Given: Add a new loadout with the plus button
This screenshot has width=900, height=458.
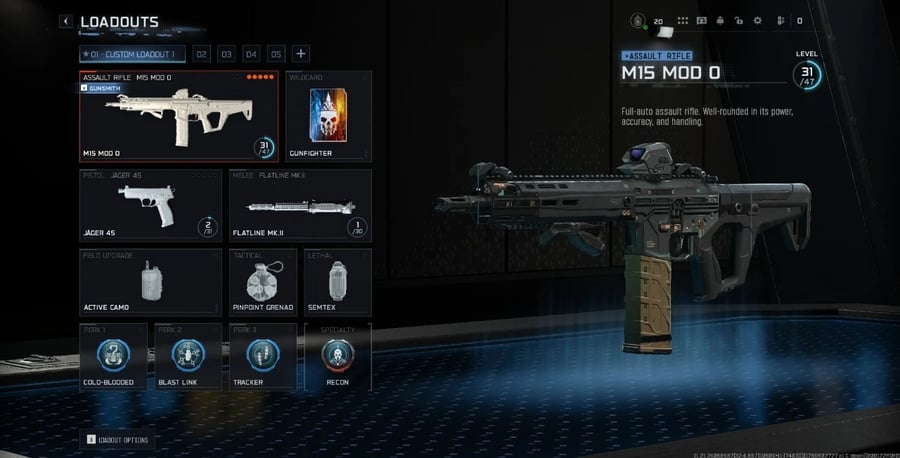Looking at the screenshot, I should [301, 54].
